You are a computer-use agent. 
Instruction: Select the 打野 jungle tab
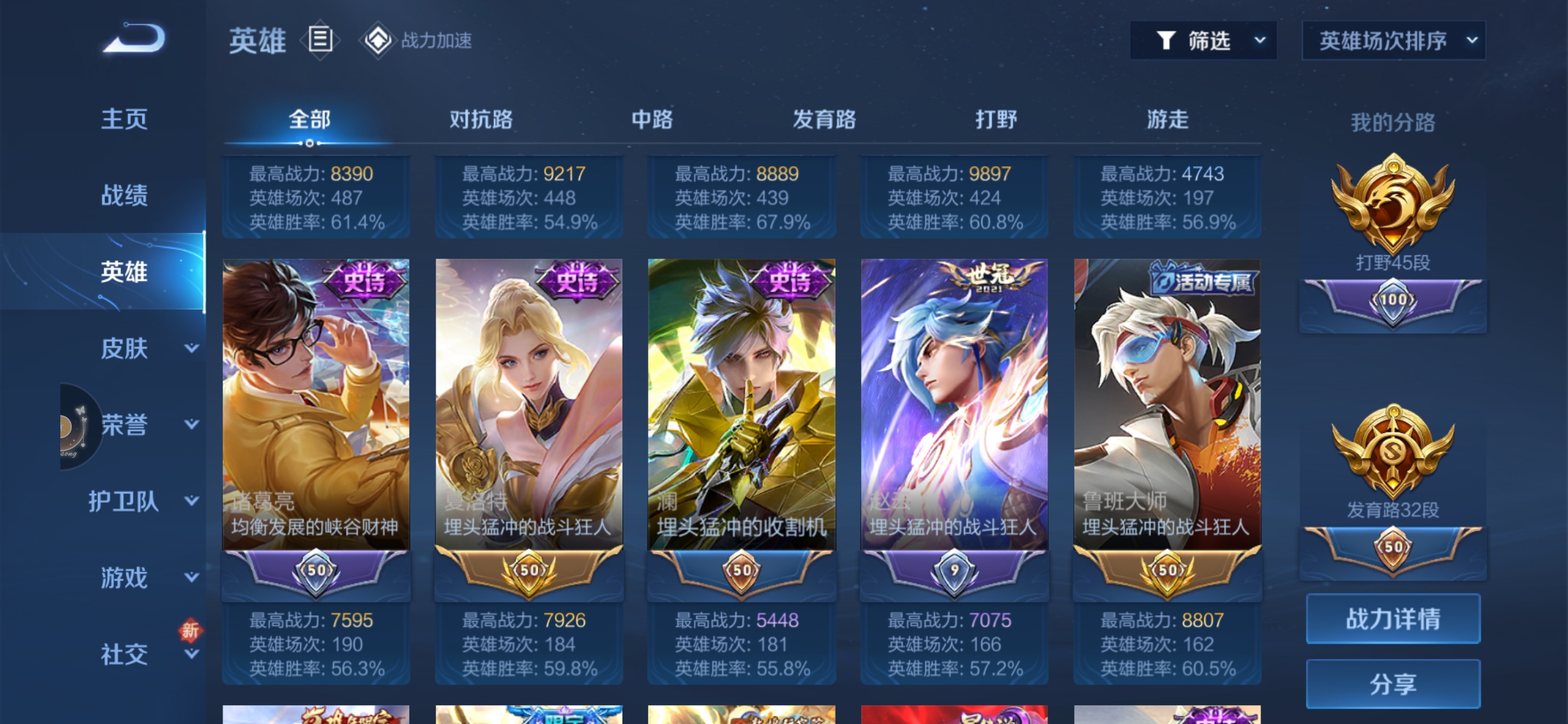(996, 120)
